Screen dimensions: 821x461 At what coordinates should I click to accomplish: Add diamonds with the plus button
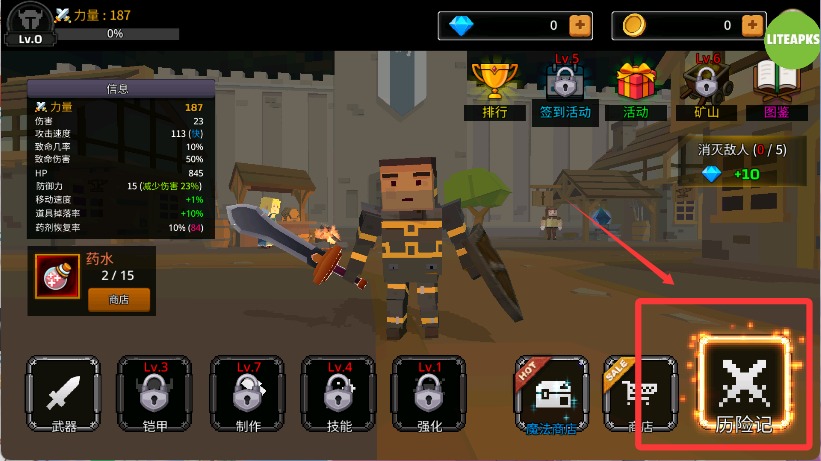point(580,25)
